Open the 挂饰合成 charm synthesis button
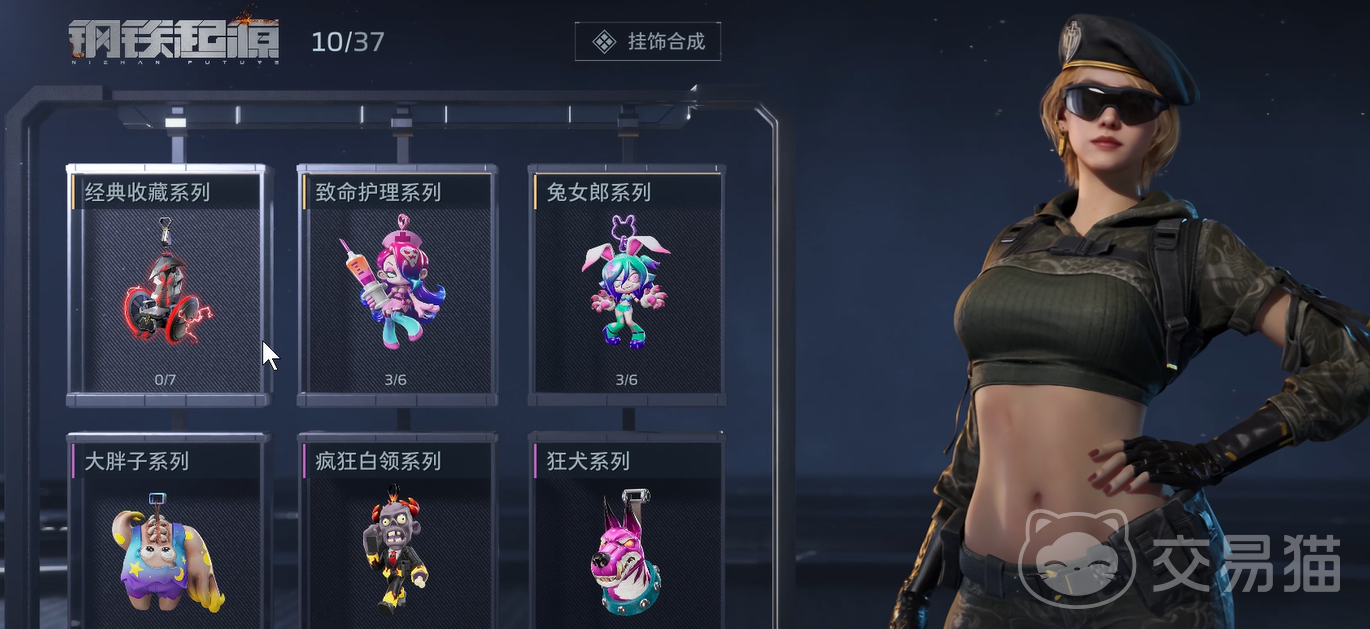Screen dimensions: 1370x629 (647, 41)
